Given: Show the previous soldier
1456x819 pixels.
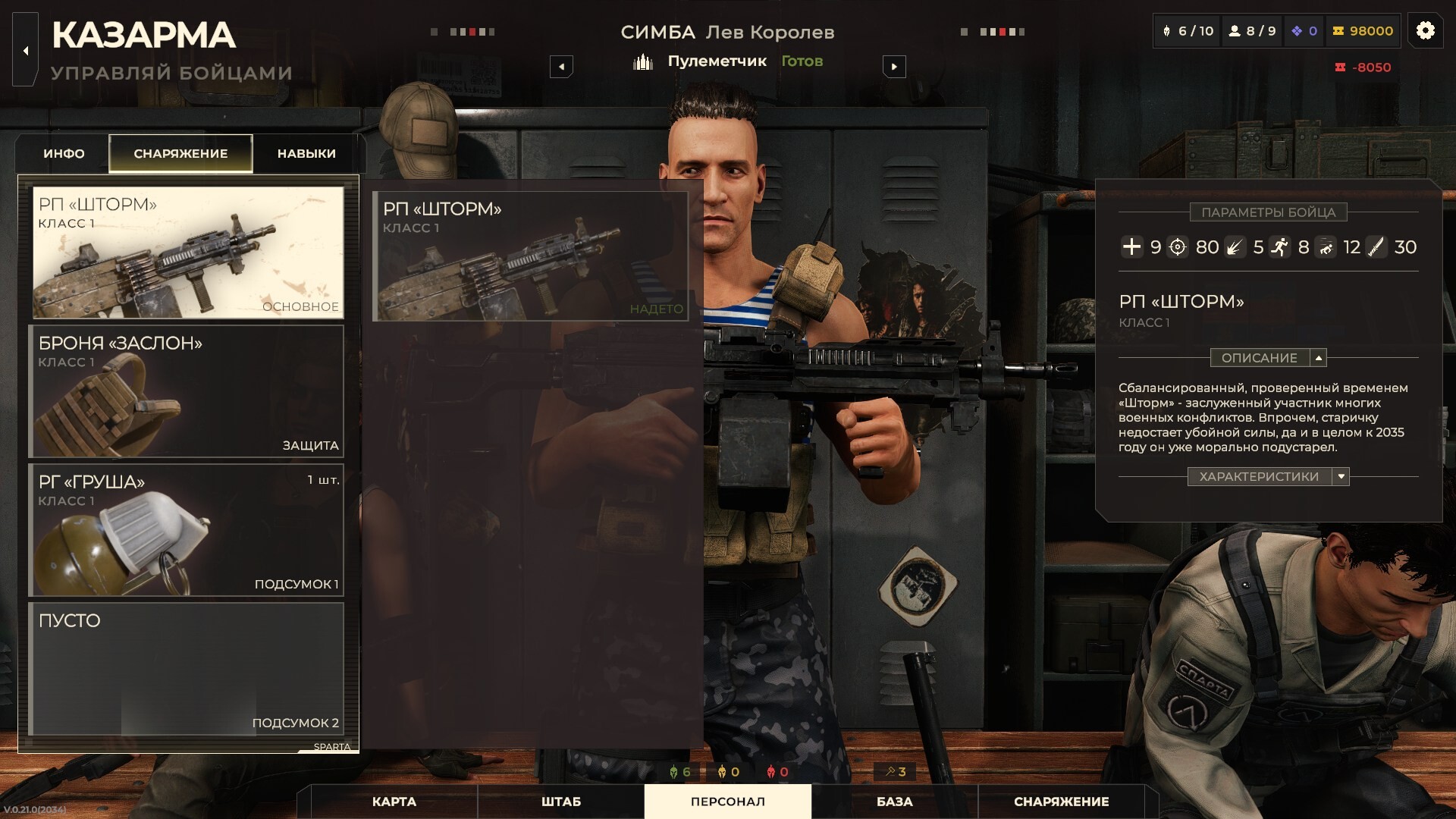Looking at the screenshot, I should pyautogui.click(x=561, y=67).
